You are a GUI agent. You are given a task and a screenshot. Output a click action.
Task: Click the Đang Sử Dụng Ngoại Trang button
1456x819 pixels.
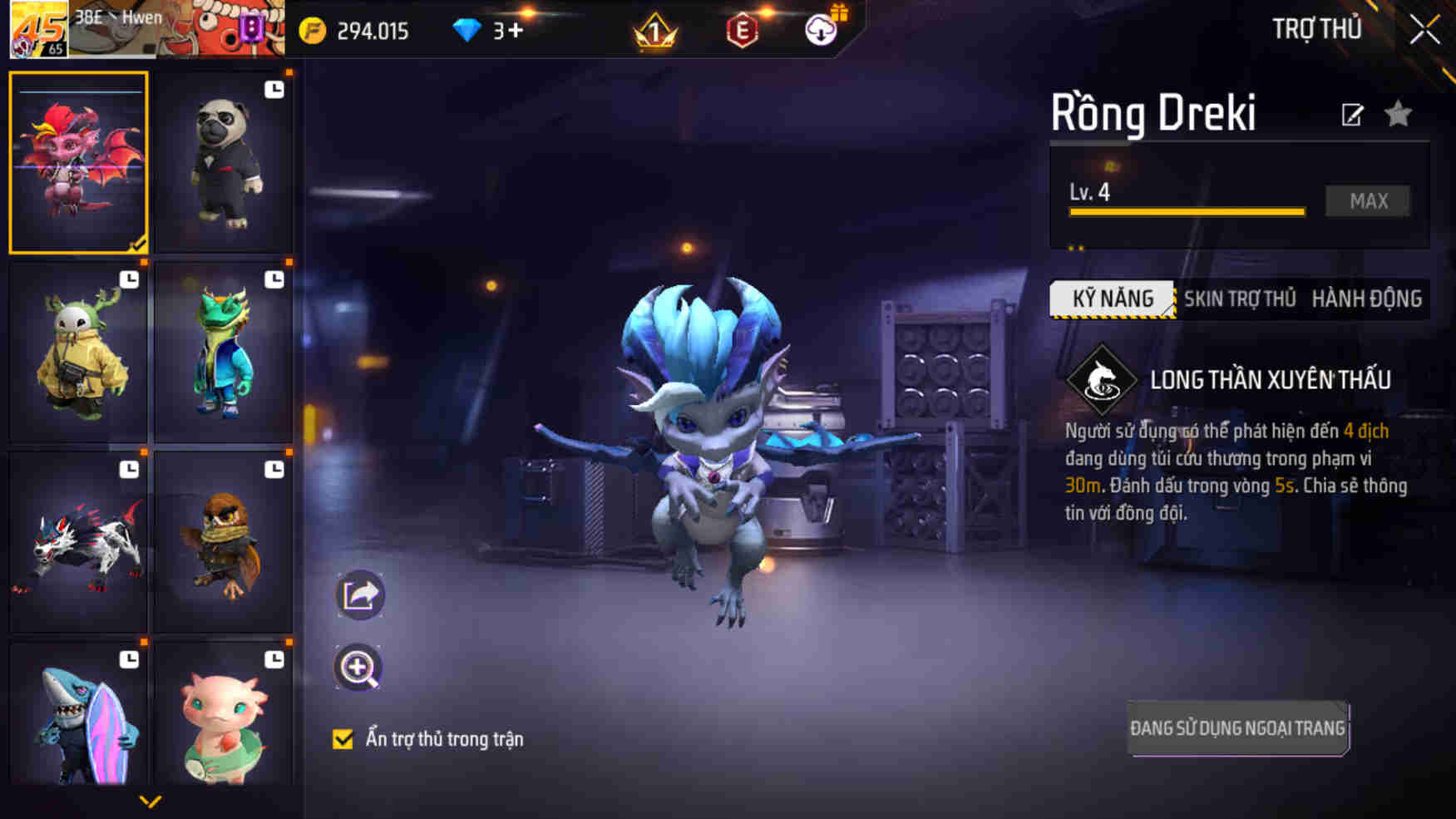coord(1237,728)
